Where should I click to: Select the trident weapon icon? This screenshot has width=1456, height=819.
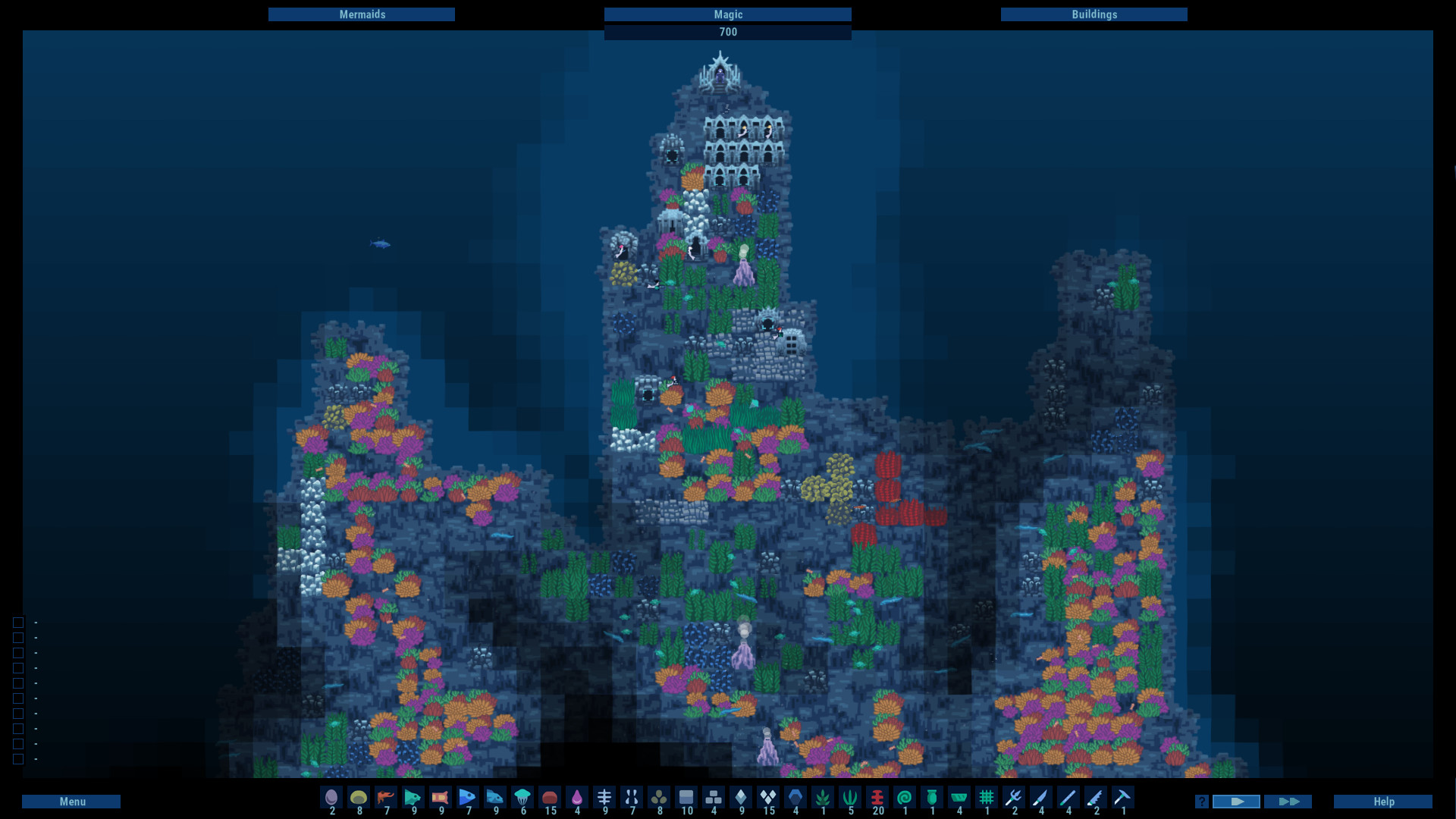[1015, 798]
